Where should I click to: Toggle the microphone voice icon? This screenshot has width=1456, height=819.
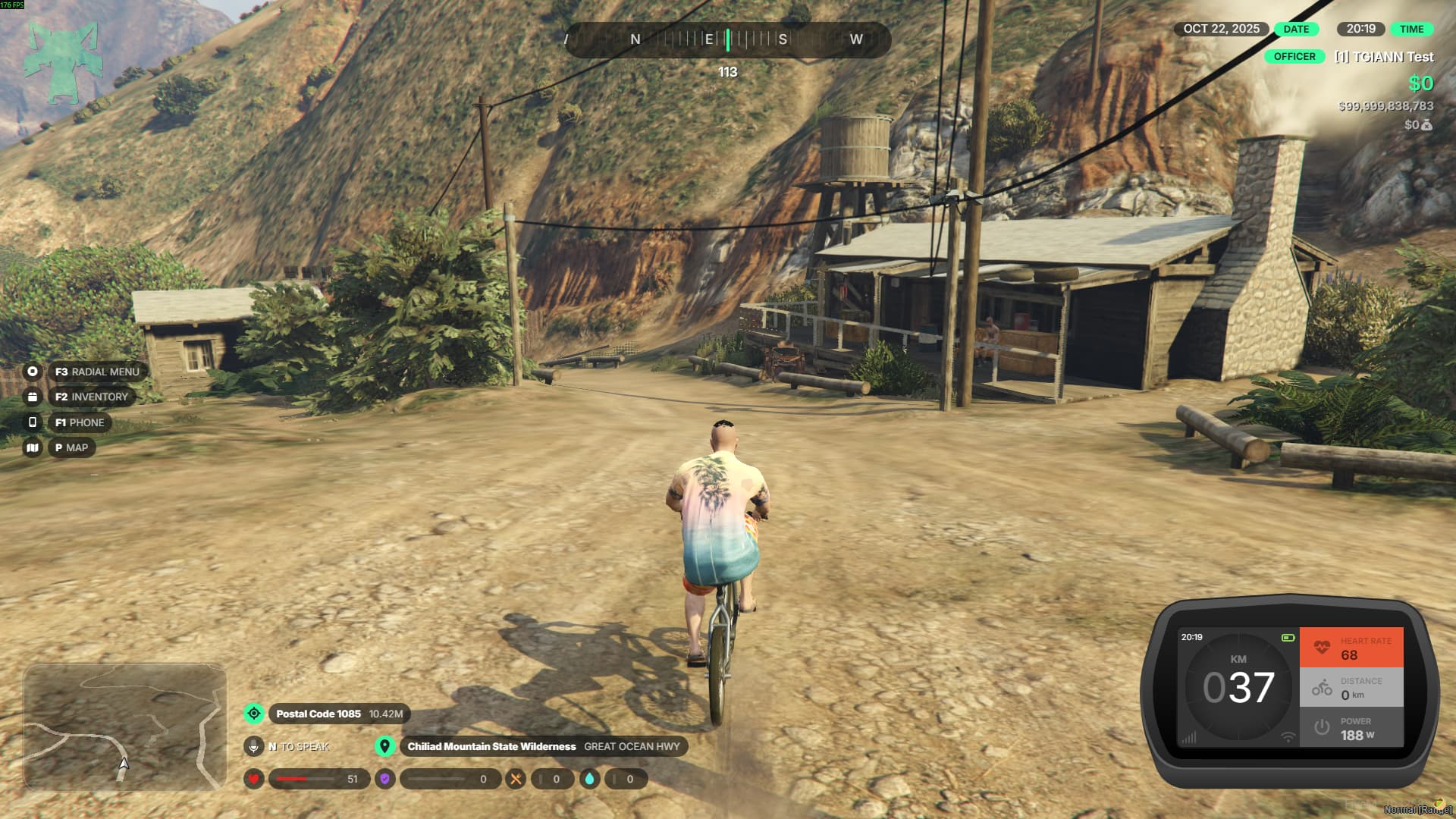tap(254, 746)
